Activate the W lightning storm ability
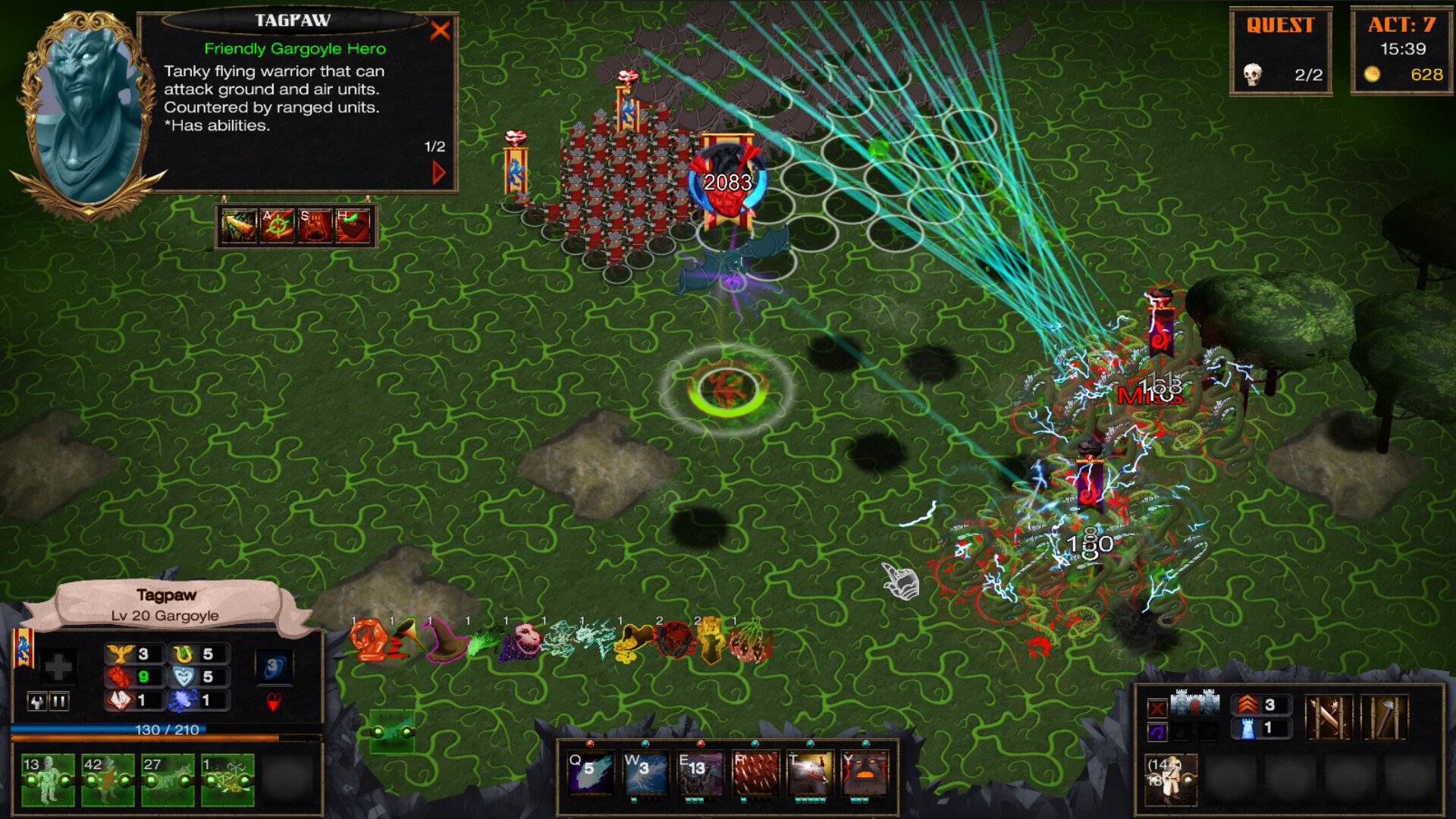This screenshot has width=1456, height=819. (644, 773)
